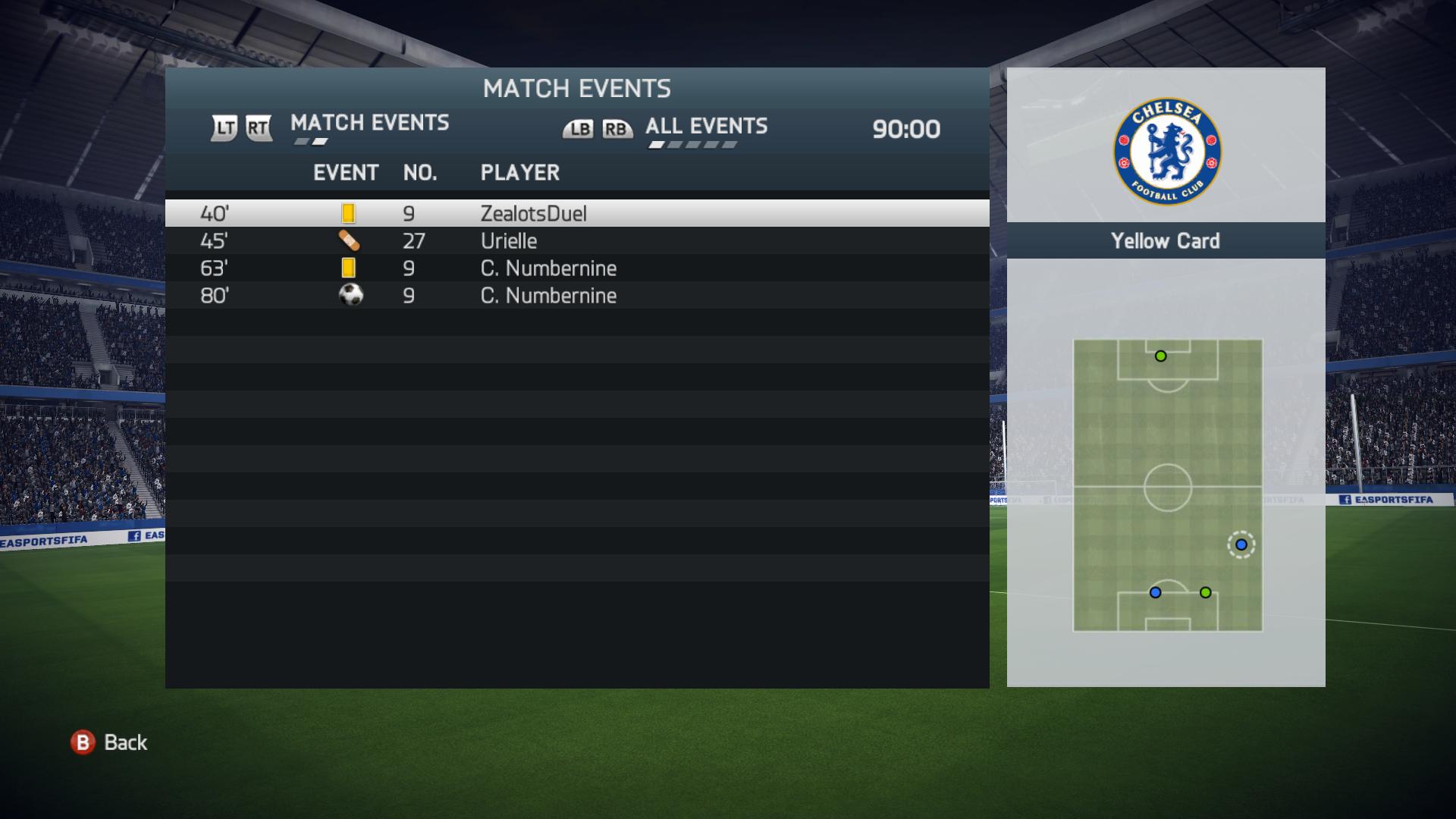This screenshot has width=1456, height=819.
Task: Switch to the Match Events tab
Action: 369,123
